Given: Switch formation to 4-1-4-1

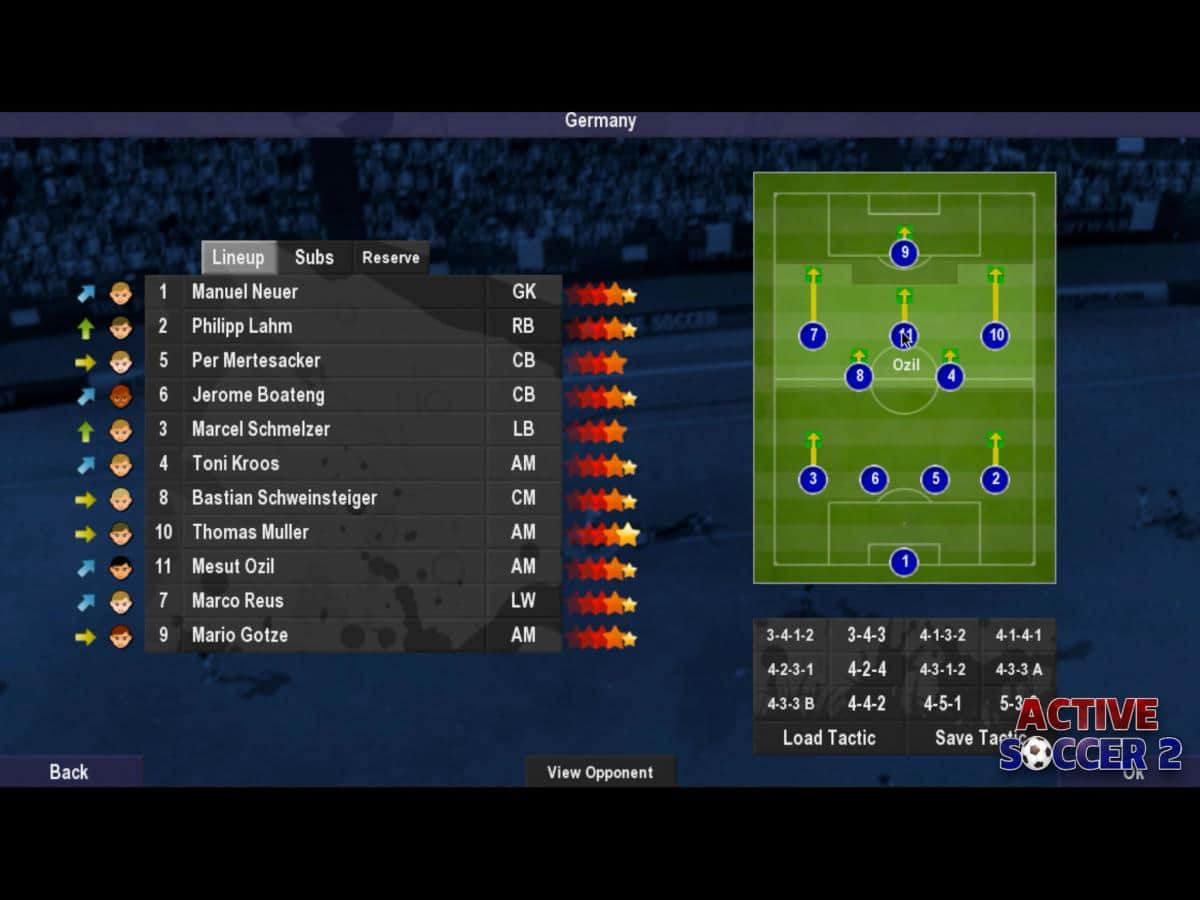Looking at the screenshot, I should (1017, 635).
